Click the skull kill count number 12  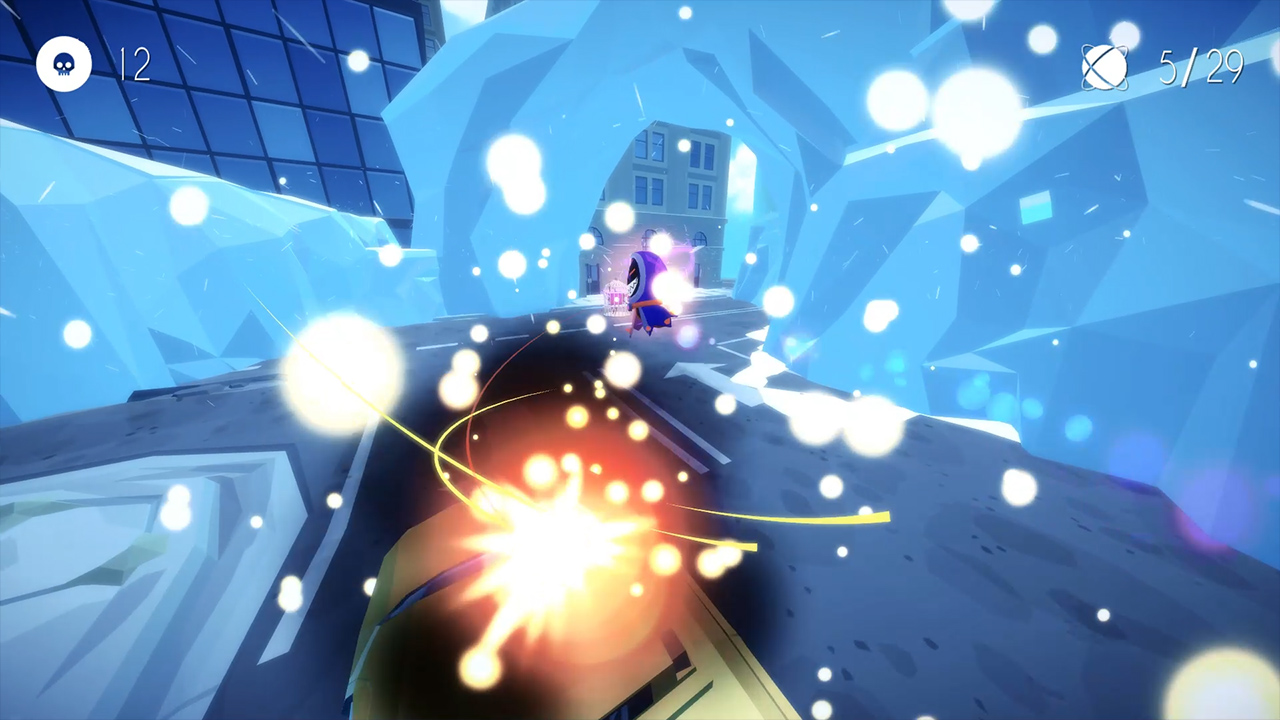coord(133,64)
